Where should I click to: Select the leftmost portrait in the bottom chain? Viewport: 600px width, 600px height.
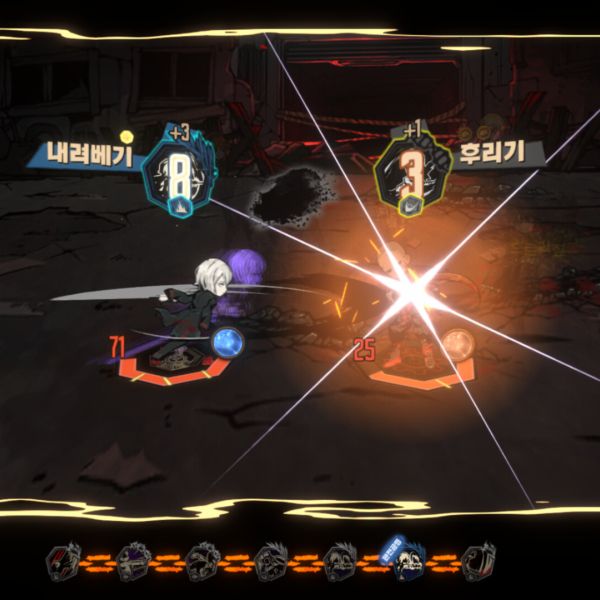click(x=62, y=562)
